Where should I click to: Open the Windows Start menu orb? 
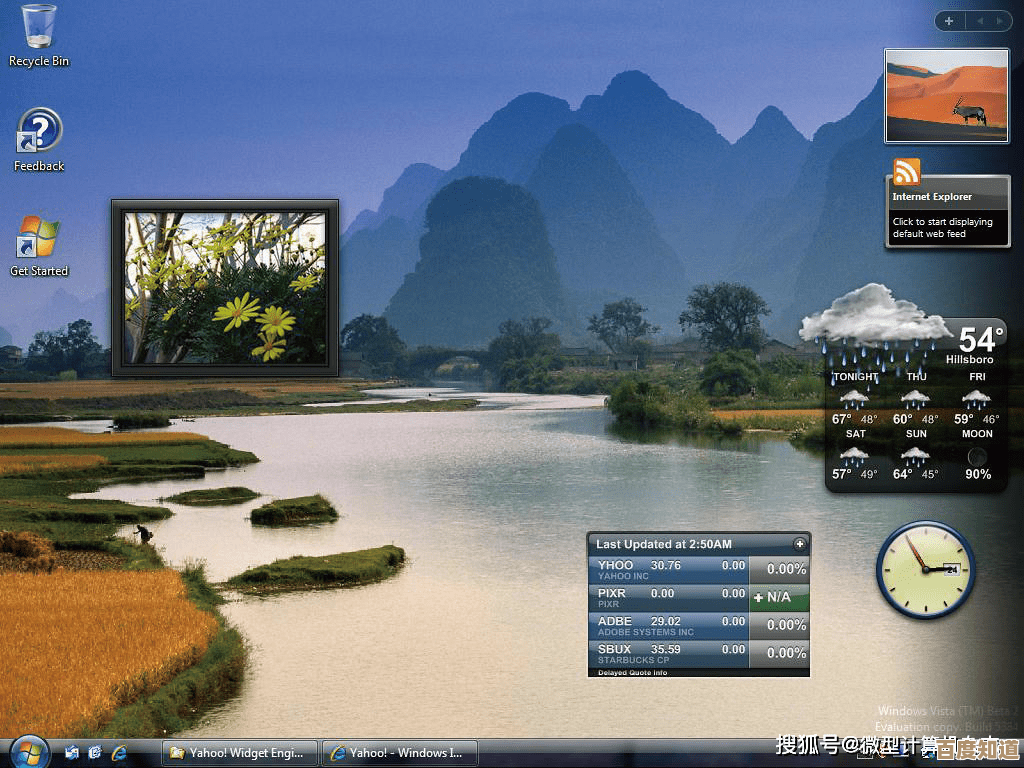[x=28, y=751]
